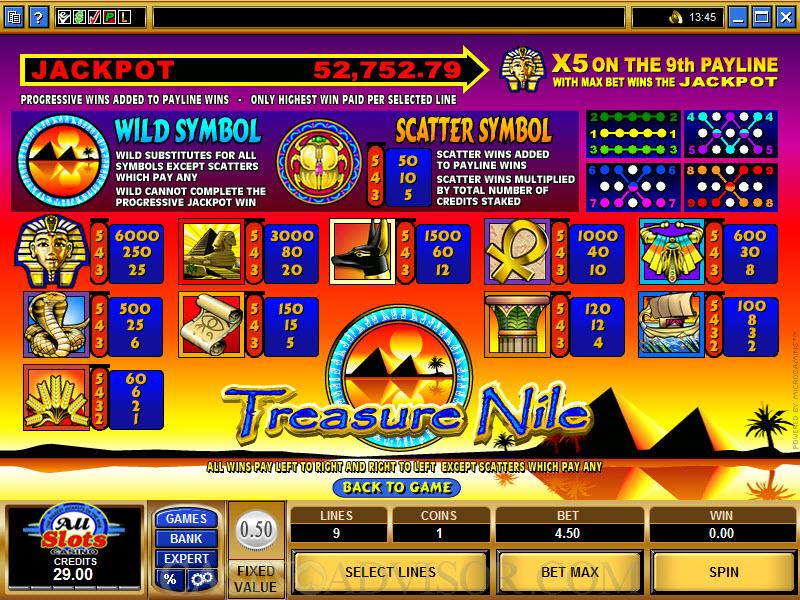Image resolution: width=800 pixels, height=600 pixels.
Task: Open Select Lines
Action: [x=390, y=572]
